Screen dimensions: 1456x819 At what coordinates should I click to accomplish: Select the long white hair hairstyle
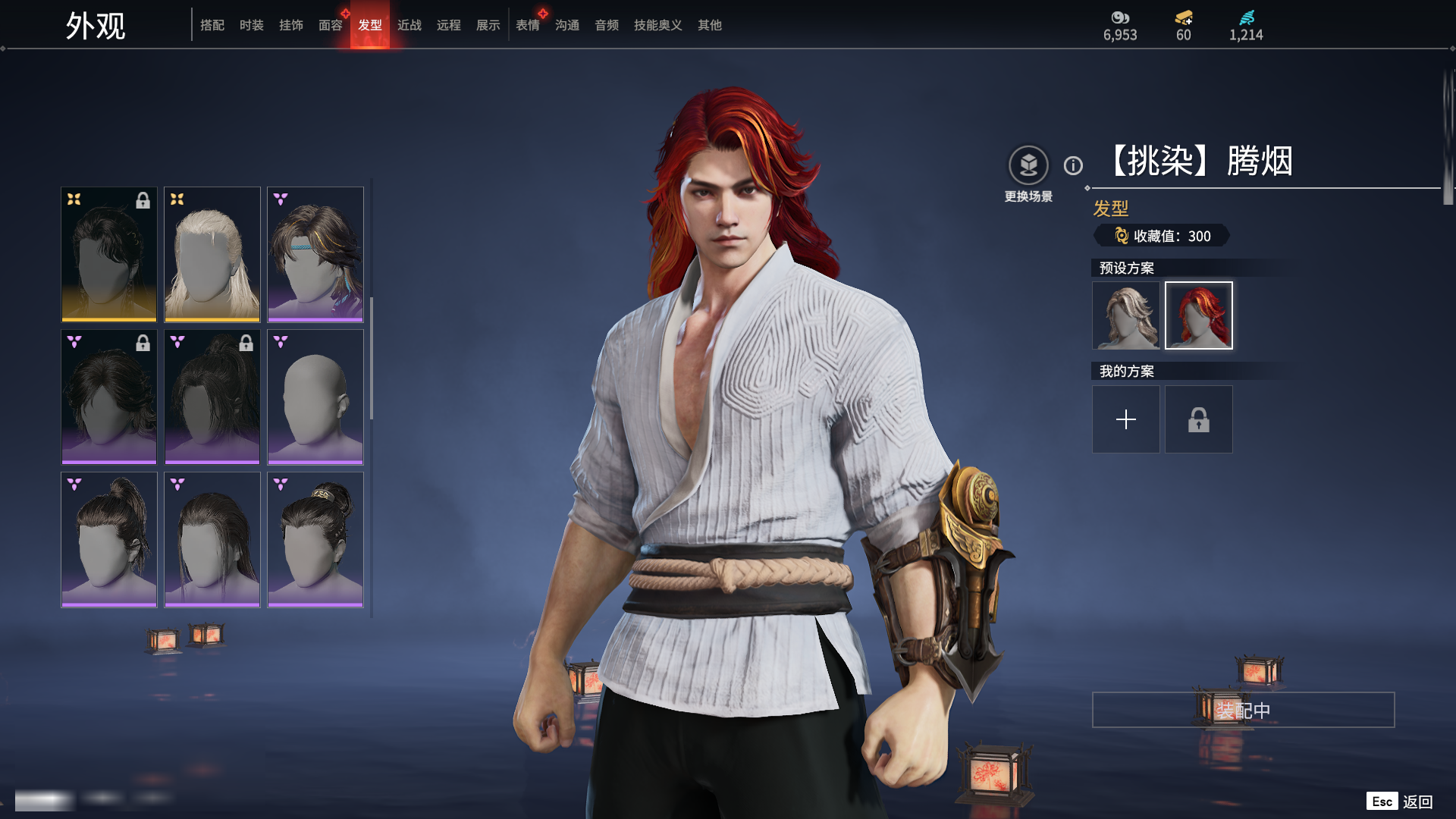[x=212, y=254]
